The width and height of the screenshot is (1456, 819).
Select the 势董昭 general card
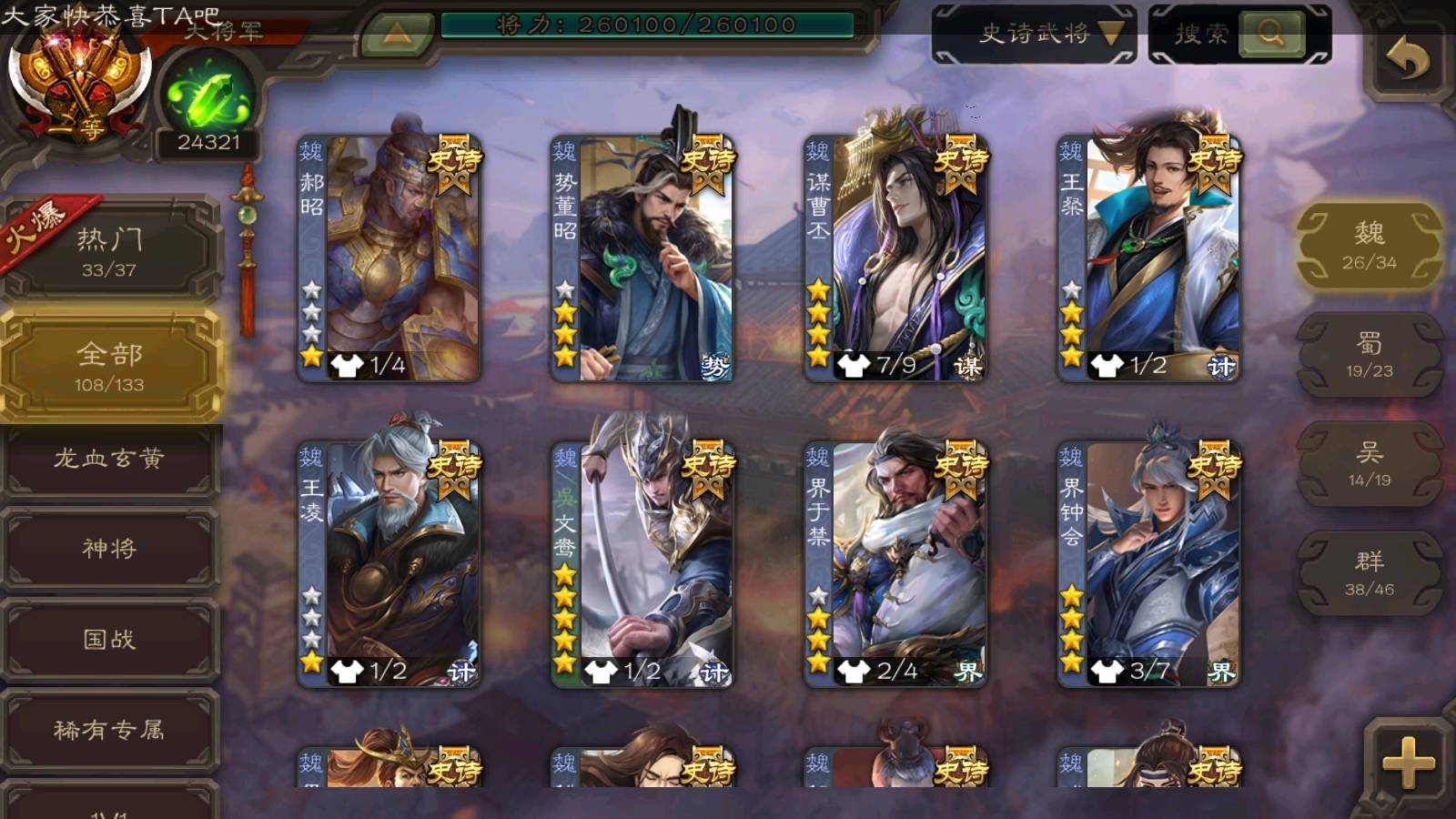(x=642, y=258)
